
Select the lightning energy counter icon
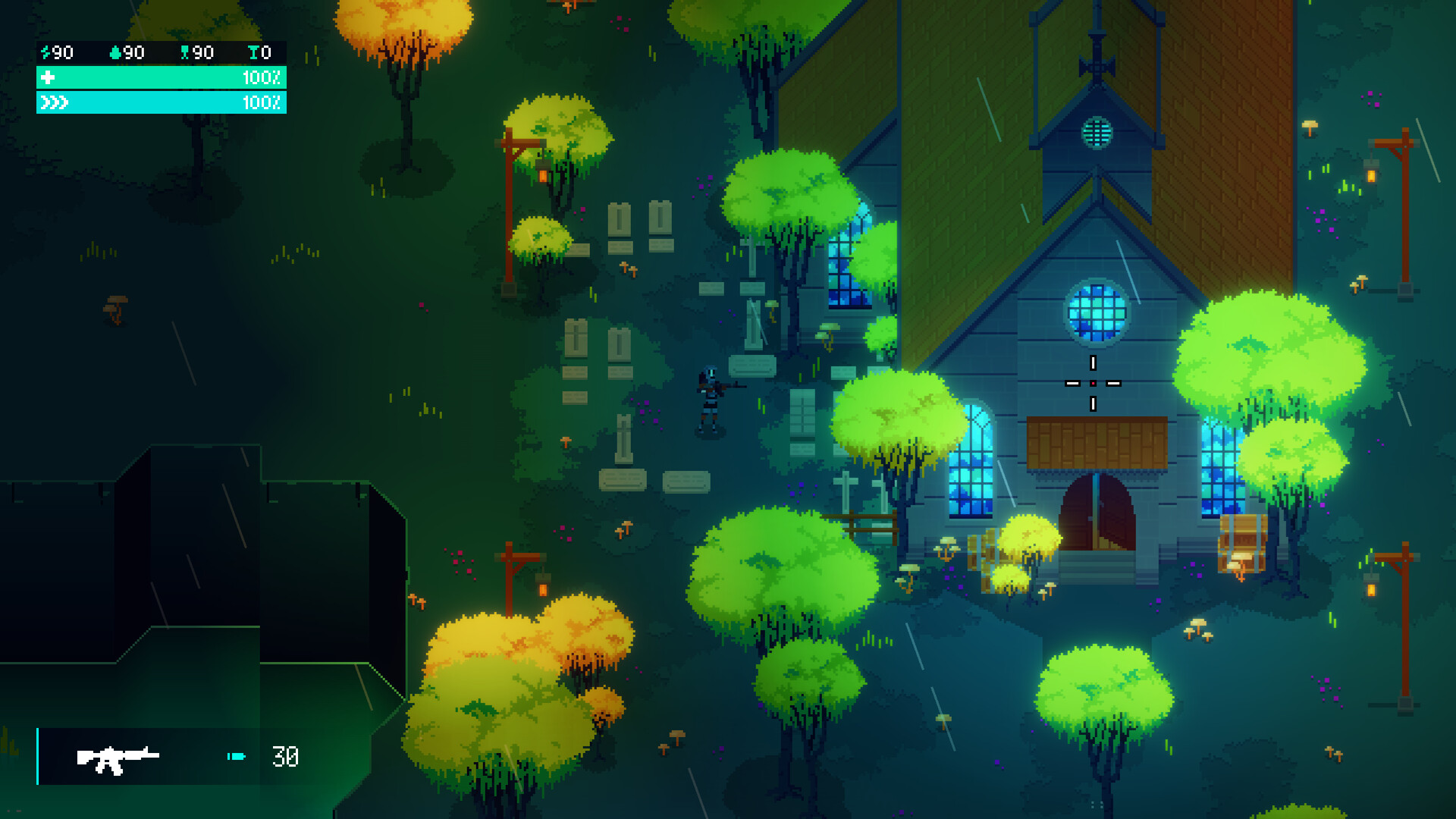click(x=45, y=53)
